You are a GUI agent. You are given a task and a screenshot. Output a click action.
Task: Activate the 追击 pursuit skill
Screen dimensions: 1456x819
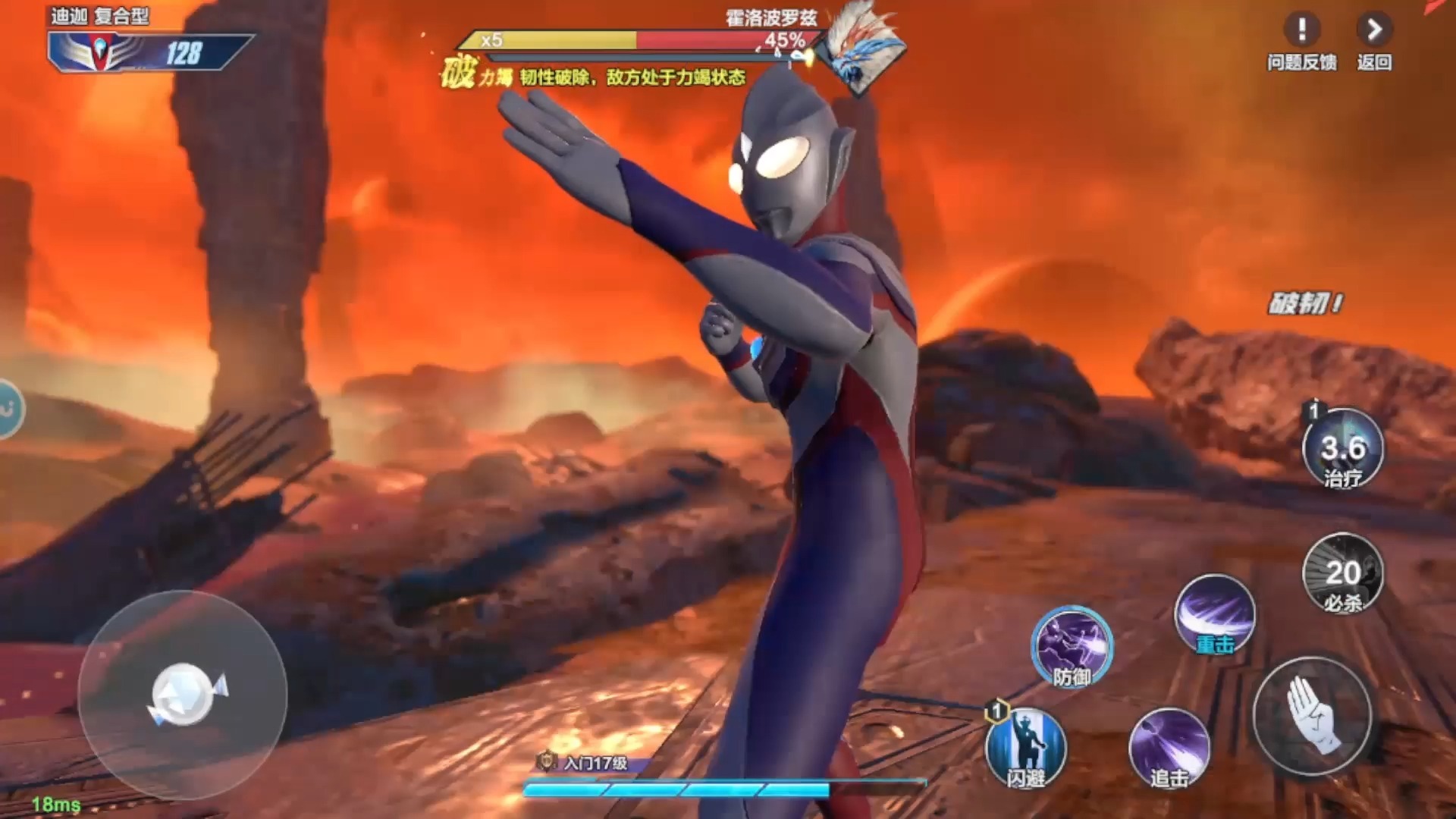coord(1169,748)
